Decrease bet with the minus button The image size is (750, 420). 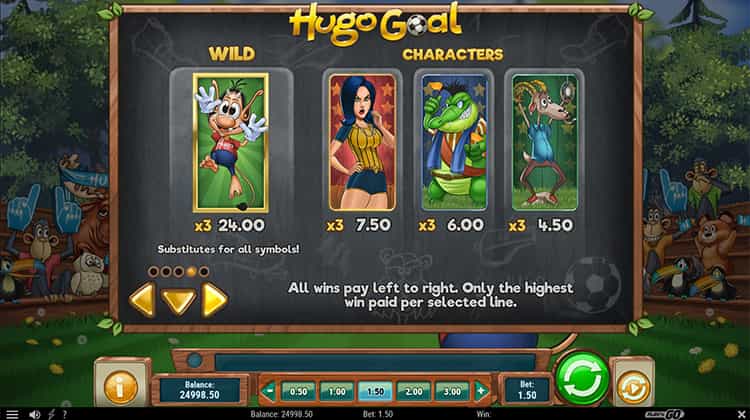(268, 391)
